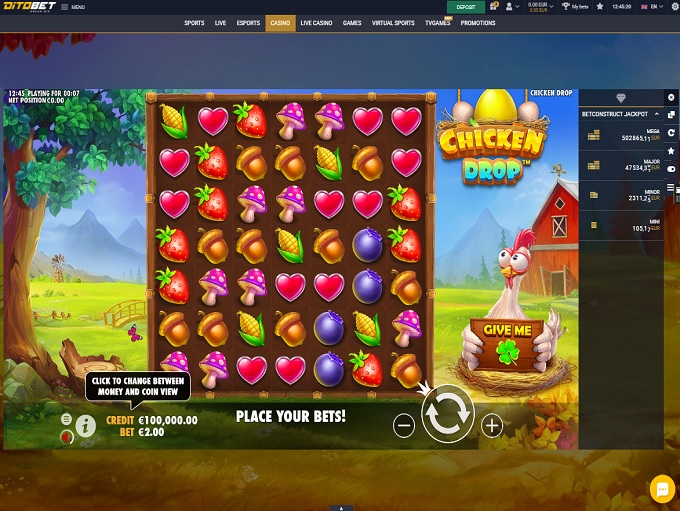Open the main Menu in the header

pos(73,7)
